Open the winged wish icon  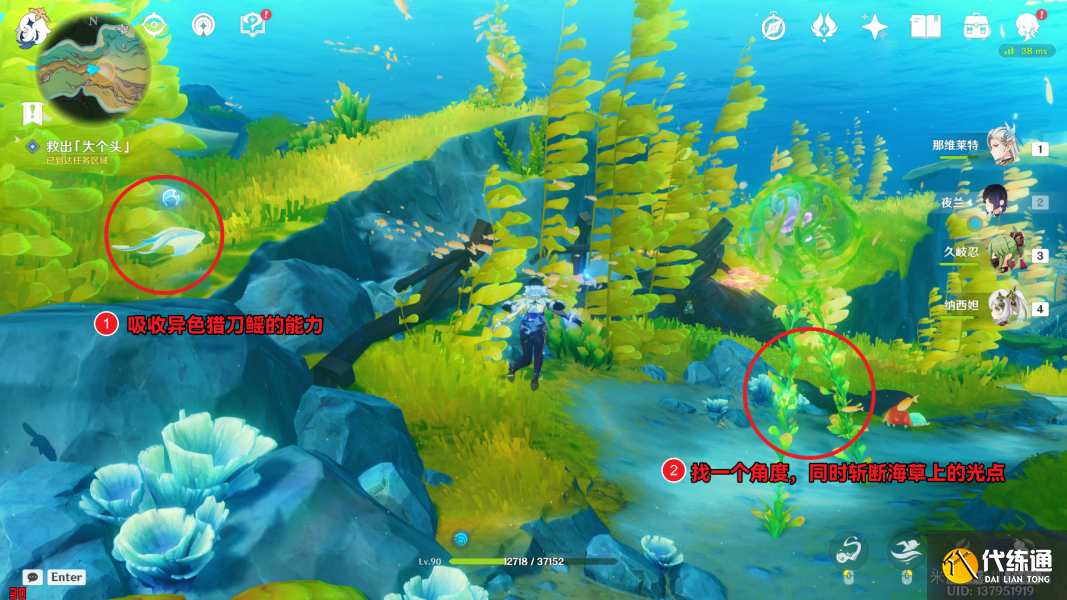click(x=824, y=26)
